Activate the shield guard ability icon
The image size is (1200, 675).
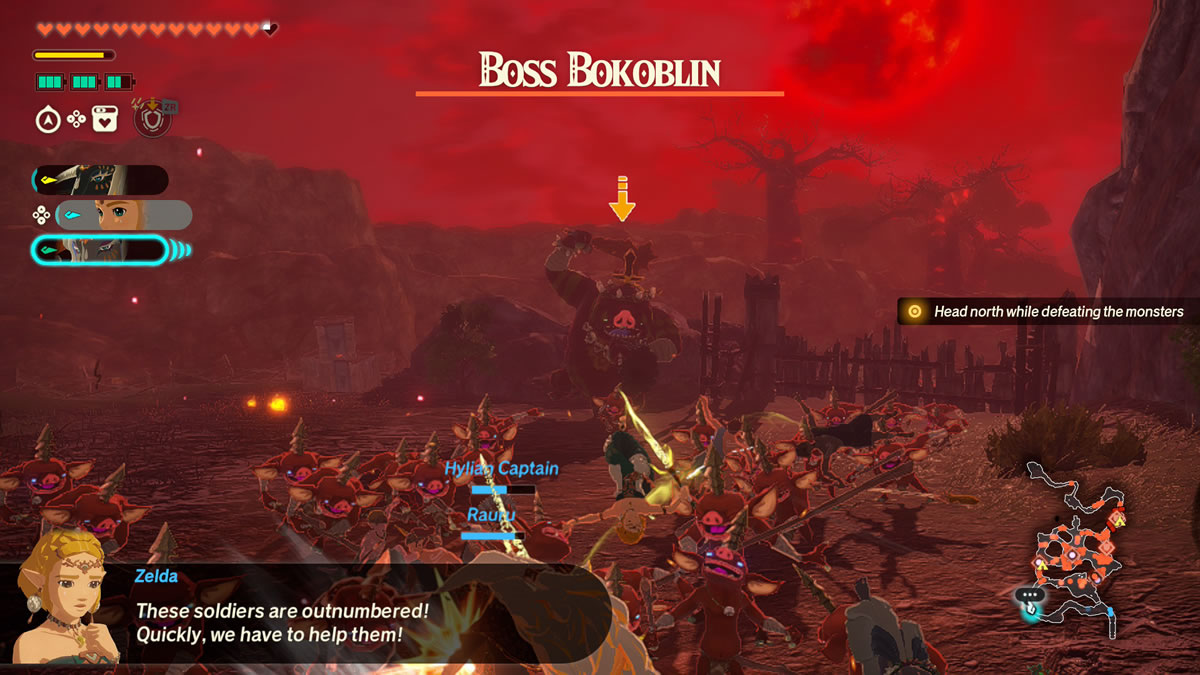pyautogui.click(x=153, y=121)
